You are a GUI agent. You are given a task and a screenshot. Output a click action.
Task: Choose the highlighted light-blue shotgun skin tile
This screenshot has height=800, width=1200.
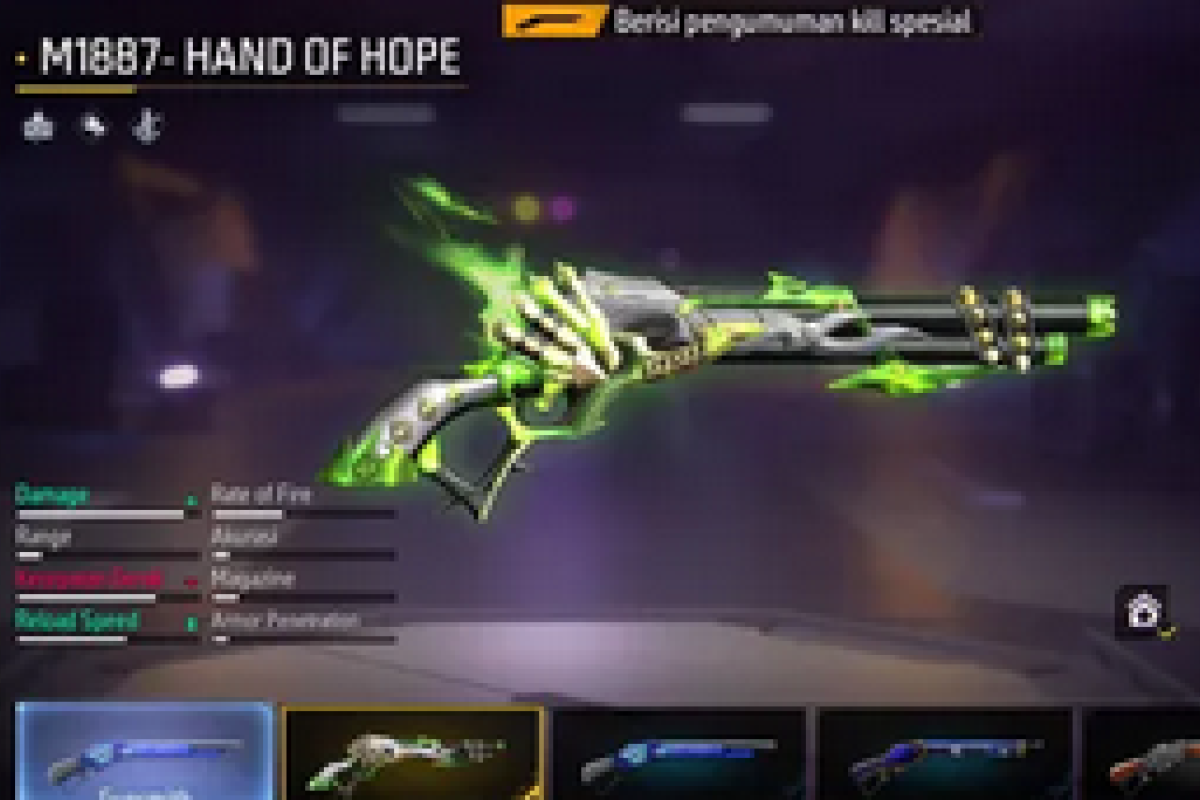click(x=145, y=754)
